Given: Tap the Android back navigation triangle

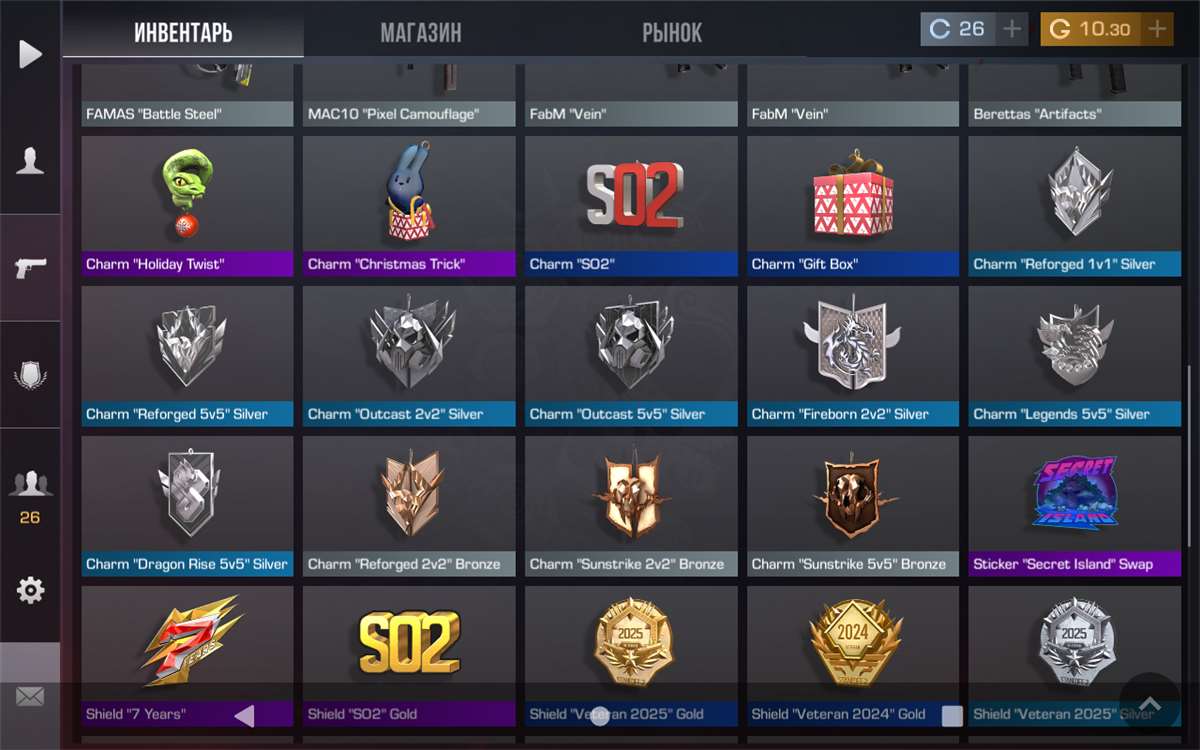Looking at the screenshot, I should (x=244, y=715).
